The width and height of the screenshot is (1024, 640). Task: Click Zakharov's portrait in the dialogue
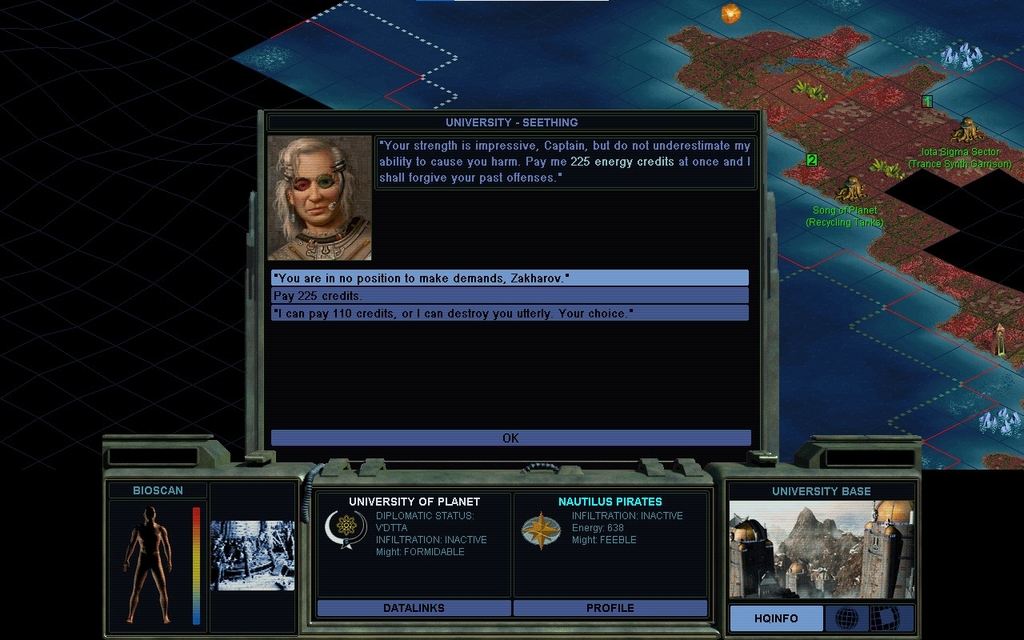point(319,198)
